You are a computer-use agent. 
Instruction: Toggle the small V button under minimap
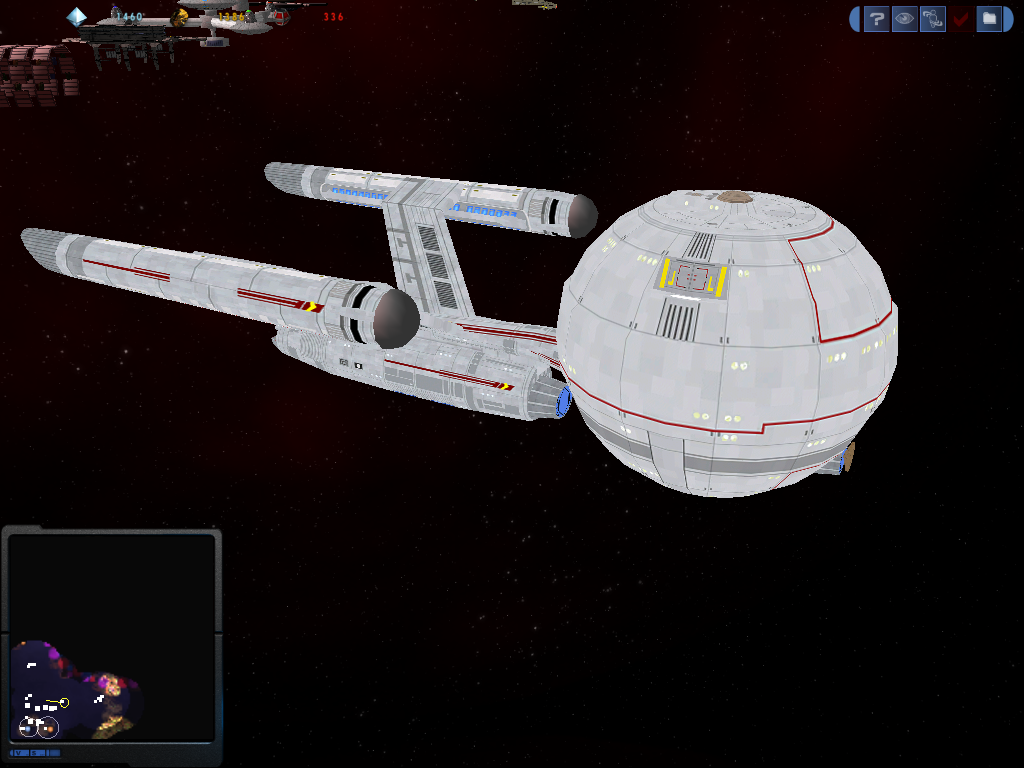pos(19,752)
